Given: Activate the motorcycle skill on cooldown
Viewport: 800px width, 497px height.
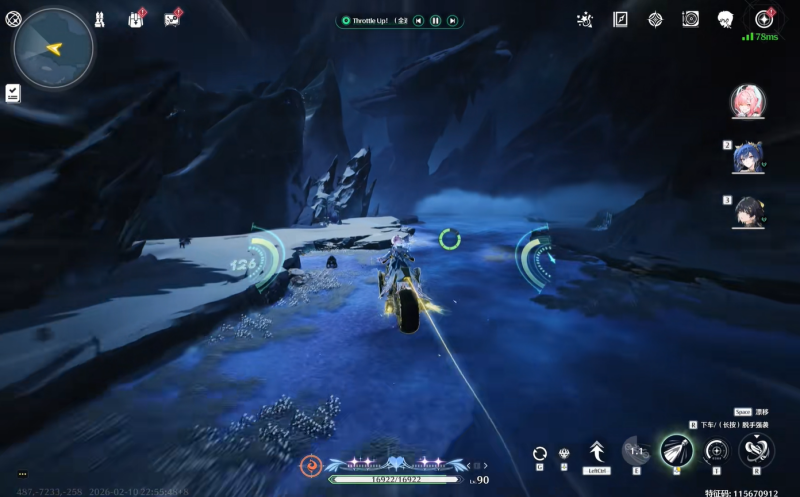Looking at the screenshot, I should coord(636,451).
